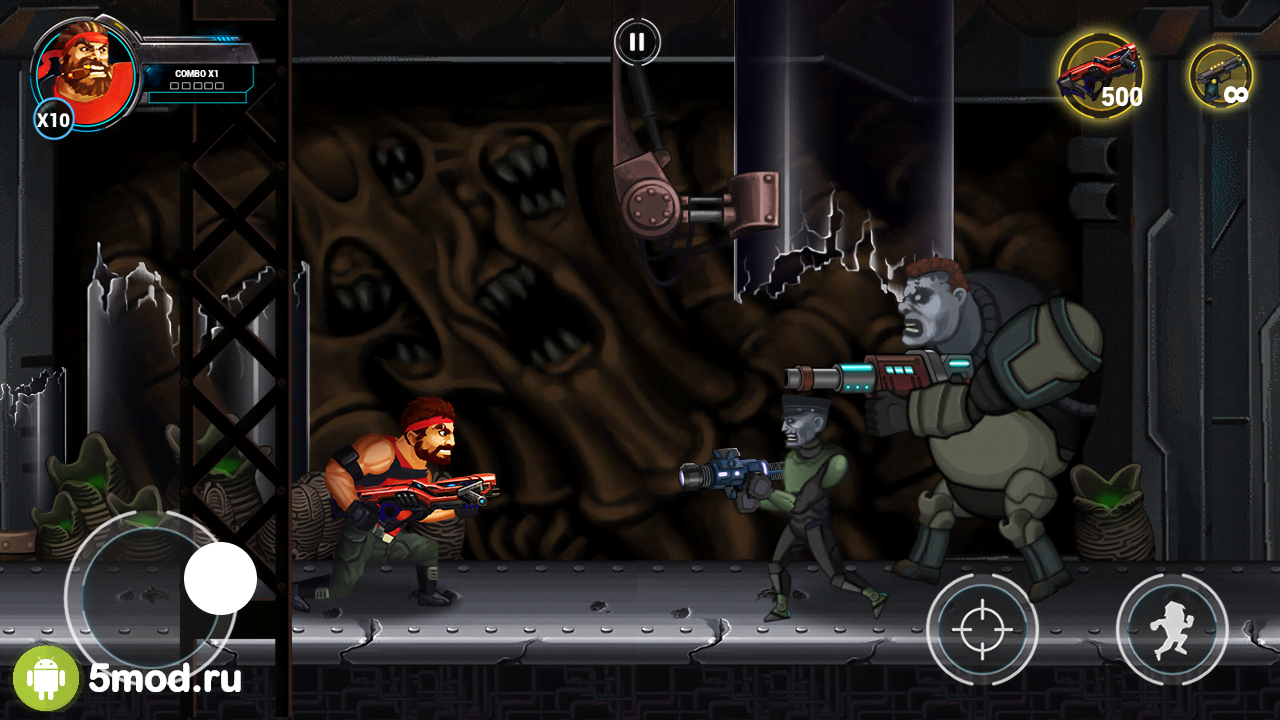This screenshot has width=1280, height=720.
Task: Click the white virtual joystick knob
Action: pos(220,578)
